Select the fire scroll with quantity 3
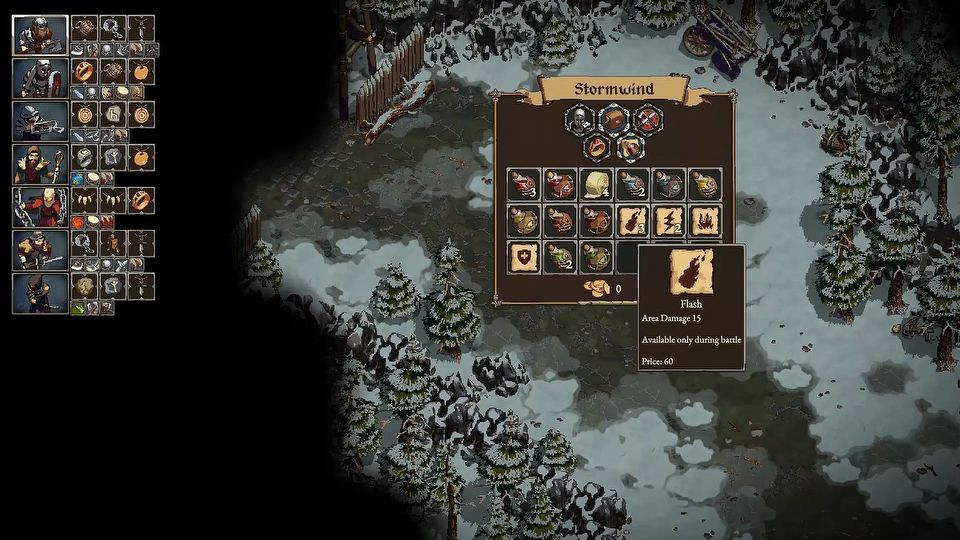Image resolution: width=960 pixels, height=540 pixels. pyautogui.click(x=631, y=220)
